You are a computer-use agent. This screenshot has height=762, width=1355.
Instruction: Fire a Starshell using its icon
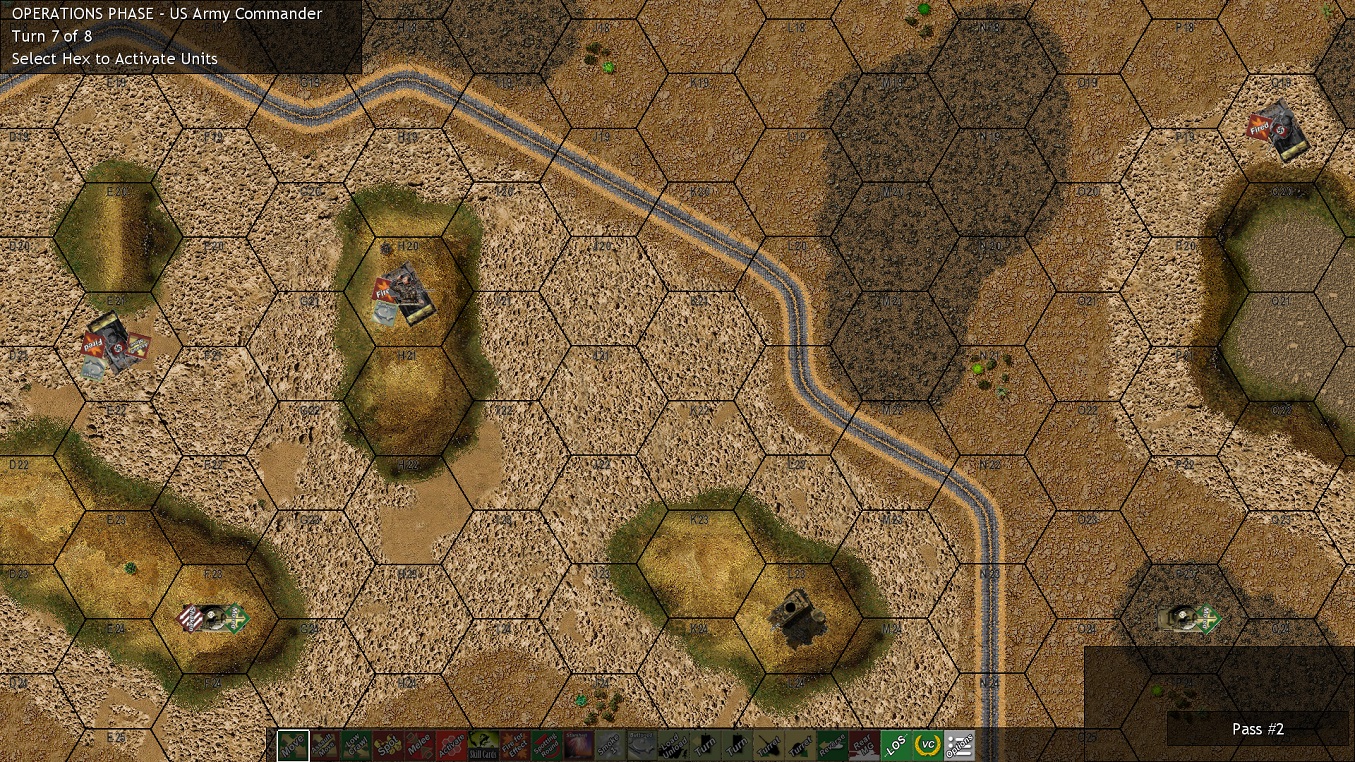[576, 746]
